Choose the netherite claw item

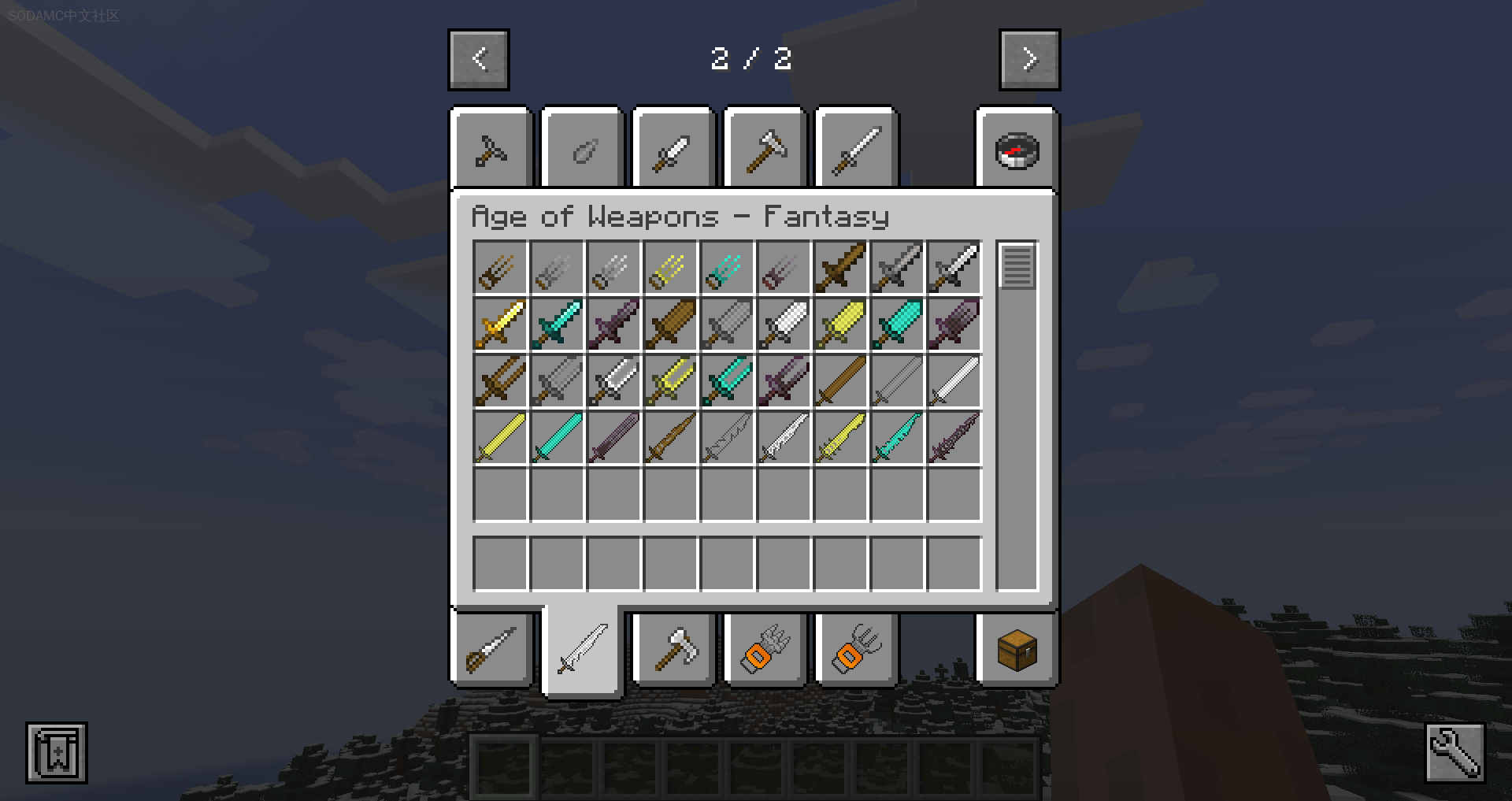click(784, 269)
